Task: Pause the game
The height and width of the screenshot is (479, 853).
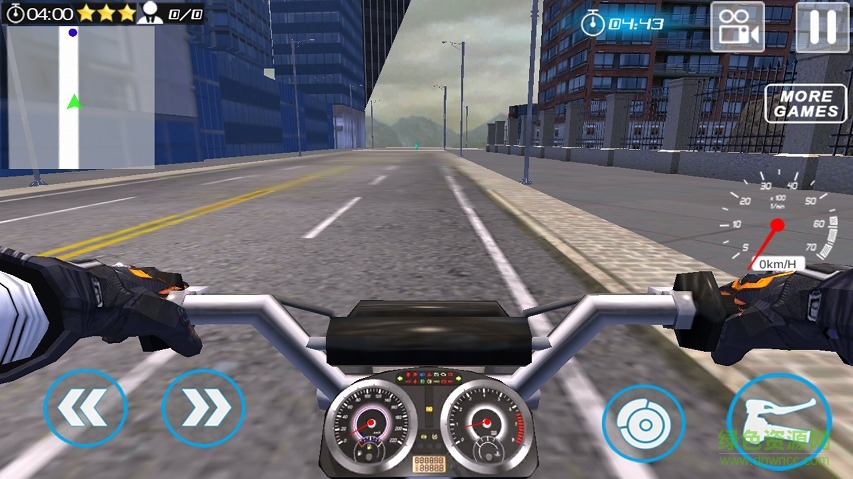Action: (823, 26)
